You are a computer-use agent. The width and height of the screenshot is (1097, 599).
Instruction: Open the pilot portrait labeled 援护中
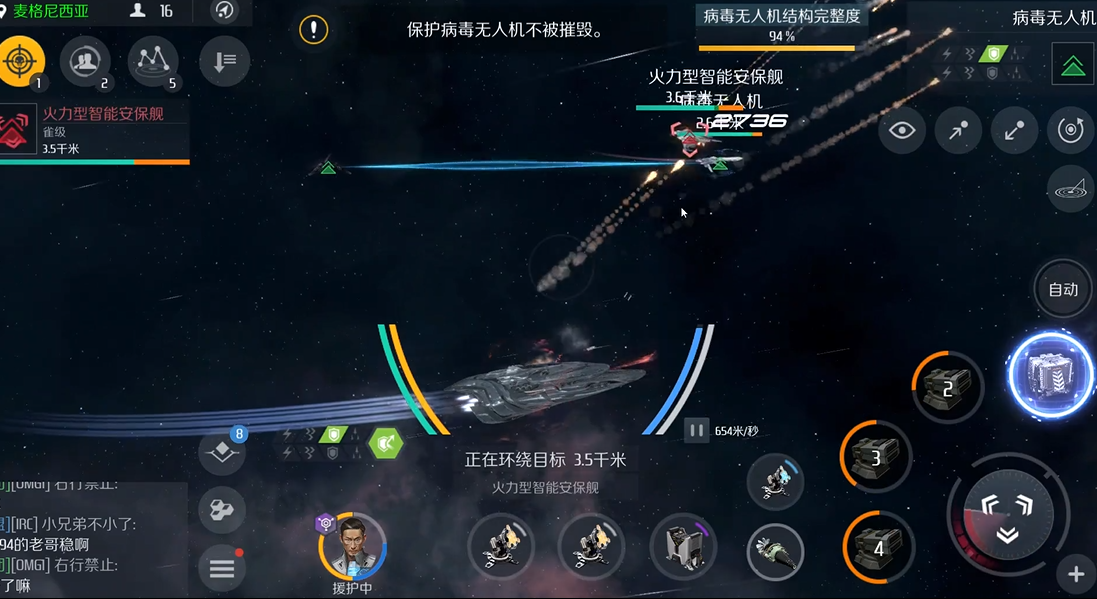352,546
